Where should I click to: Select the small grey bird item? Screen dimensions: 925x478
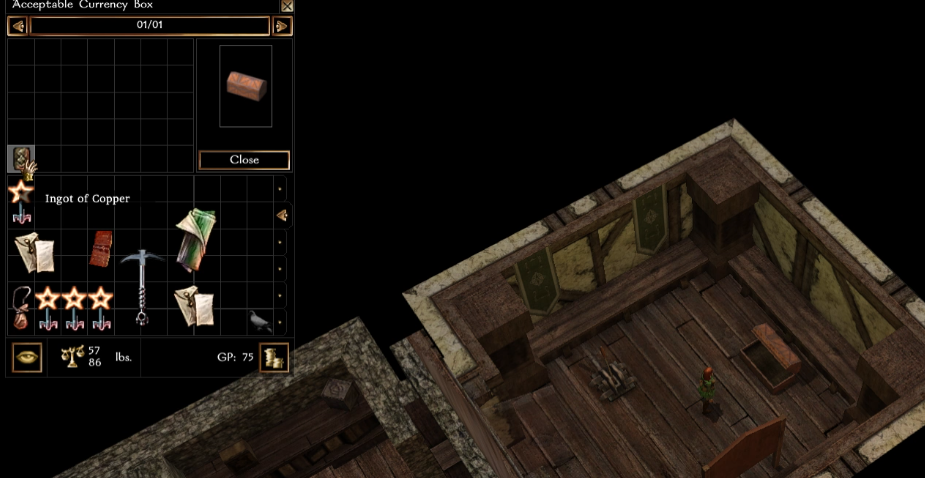point(260,320)
